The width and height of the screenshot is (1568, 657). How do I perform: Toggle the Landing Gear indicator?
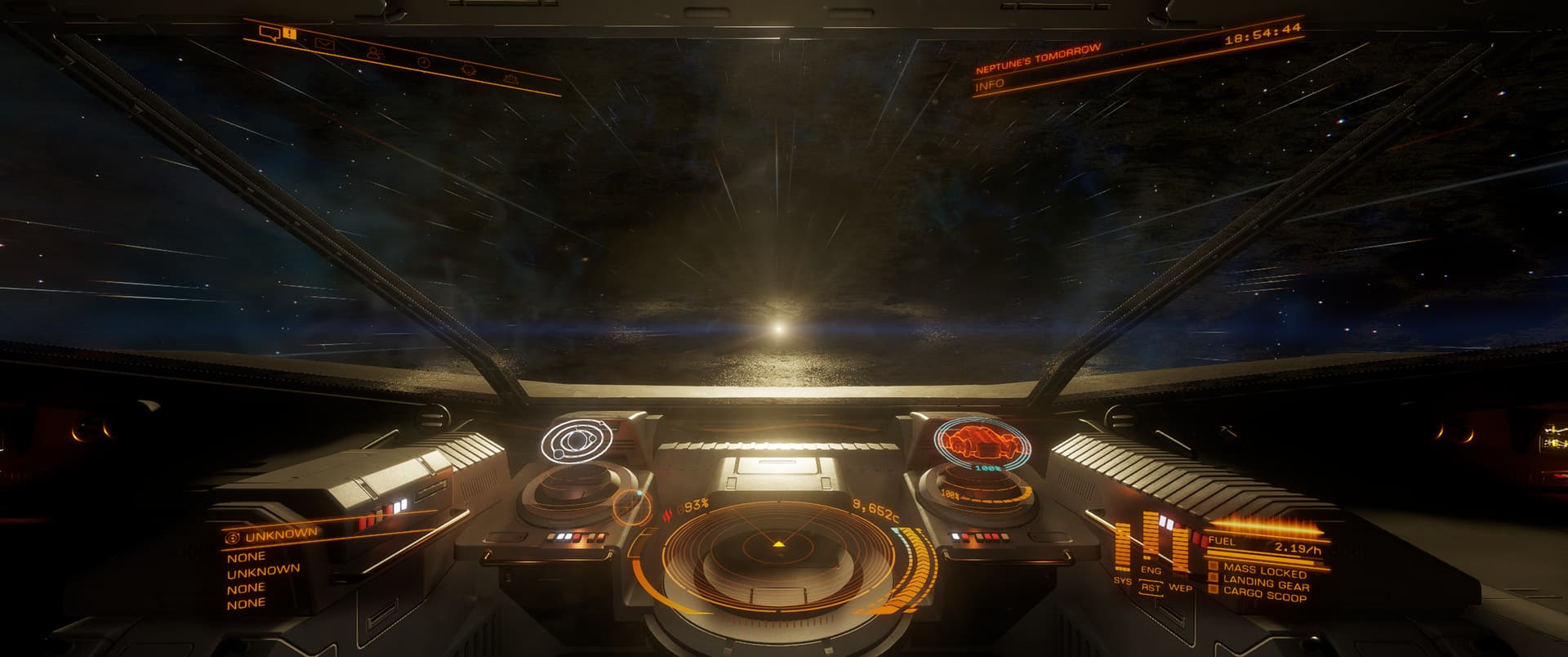(x=1265, y=583)
